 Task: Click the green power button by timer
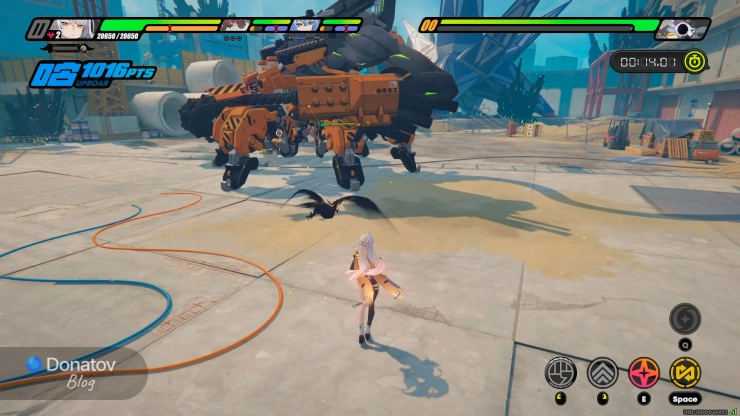point(696,61)
